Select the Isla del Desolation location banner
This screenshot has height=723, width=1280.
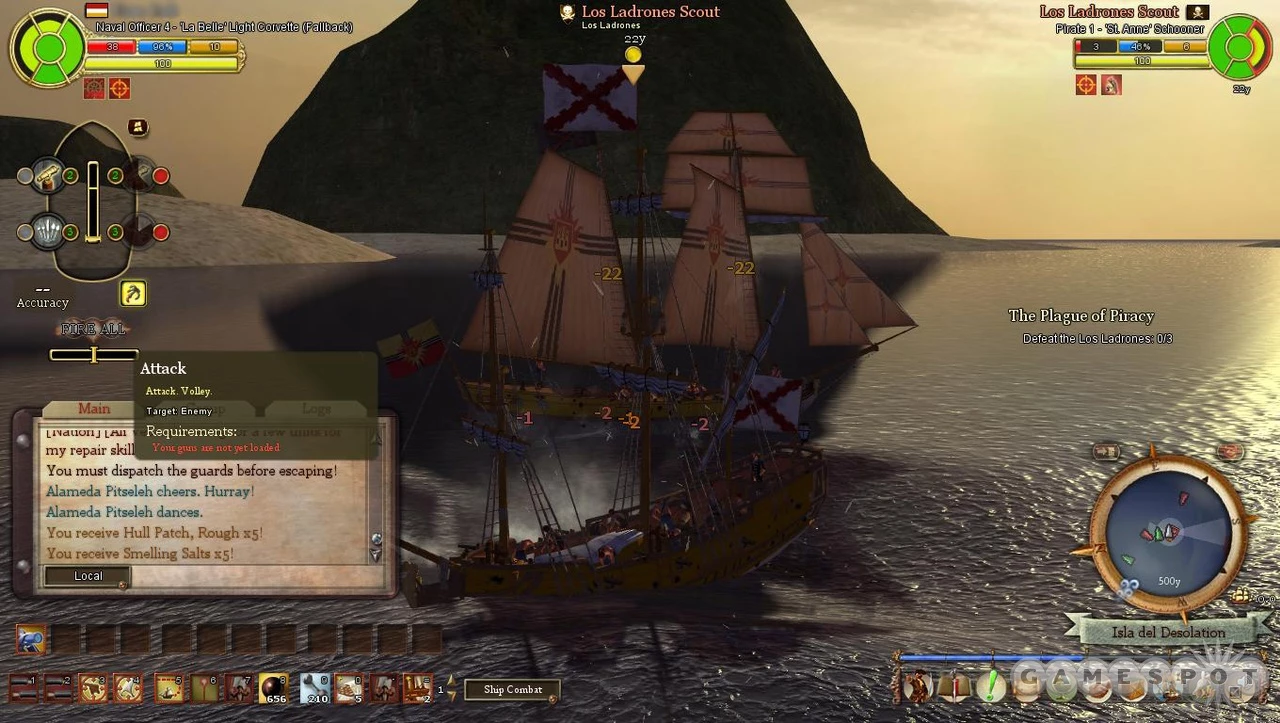point(1167,632)
